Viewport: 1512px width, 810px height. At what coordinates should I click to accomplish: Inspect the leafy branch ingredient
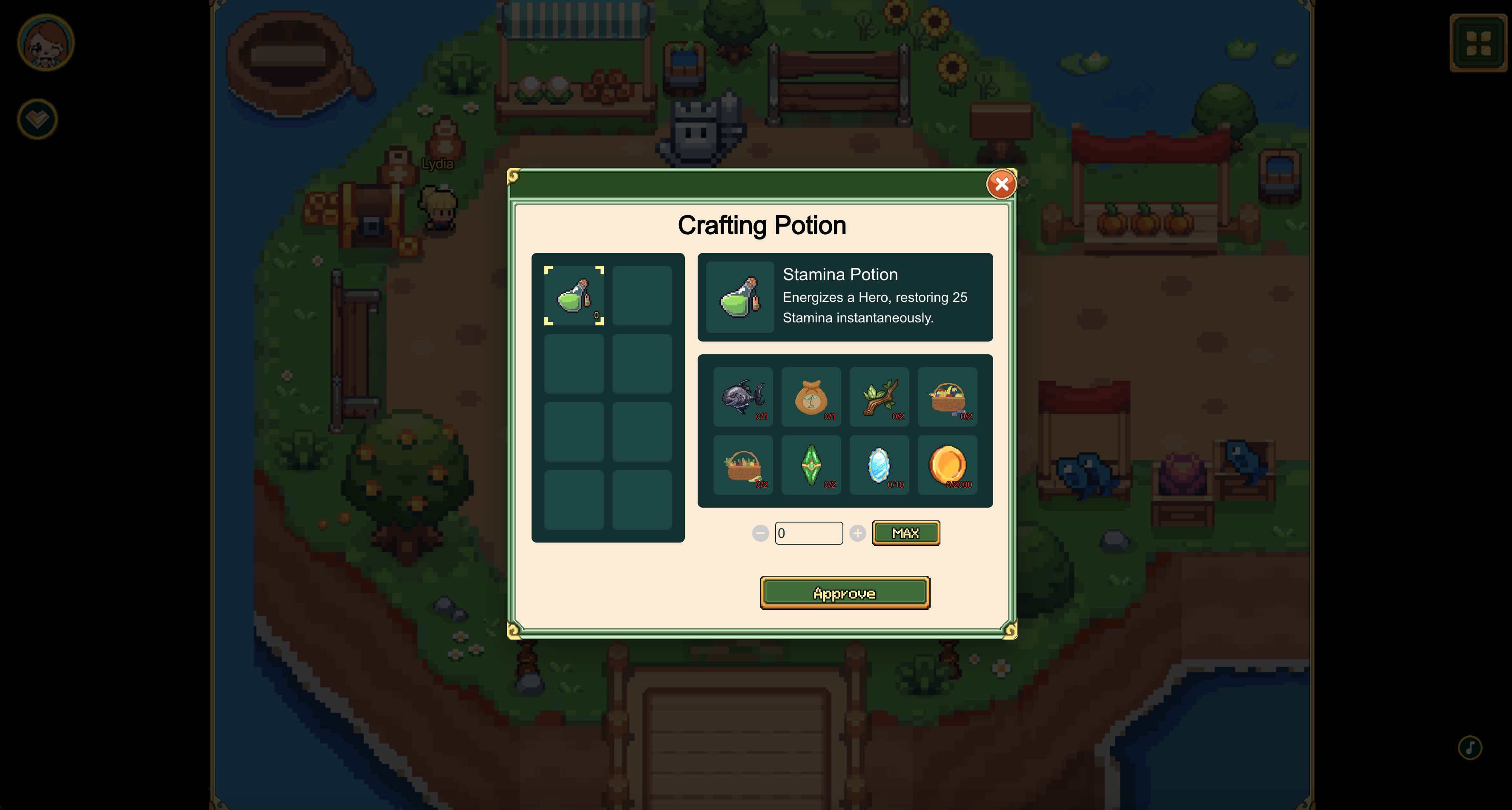879,397
